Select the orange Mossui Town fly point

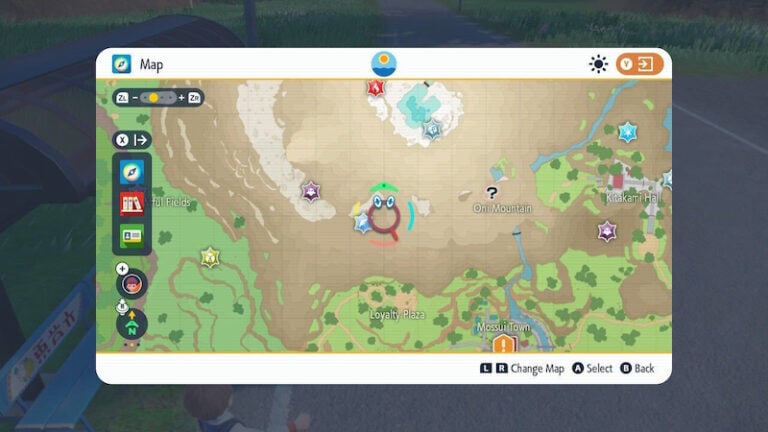coord(502,345)
